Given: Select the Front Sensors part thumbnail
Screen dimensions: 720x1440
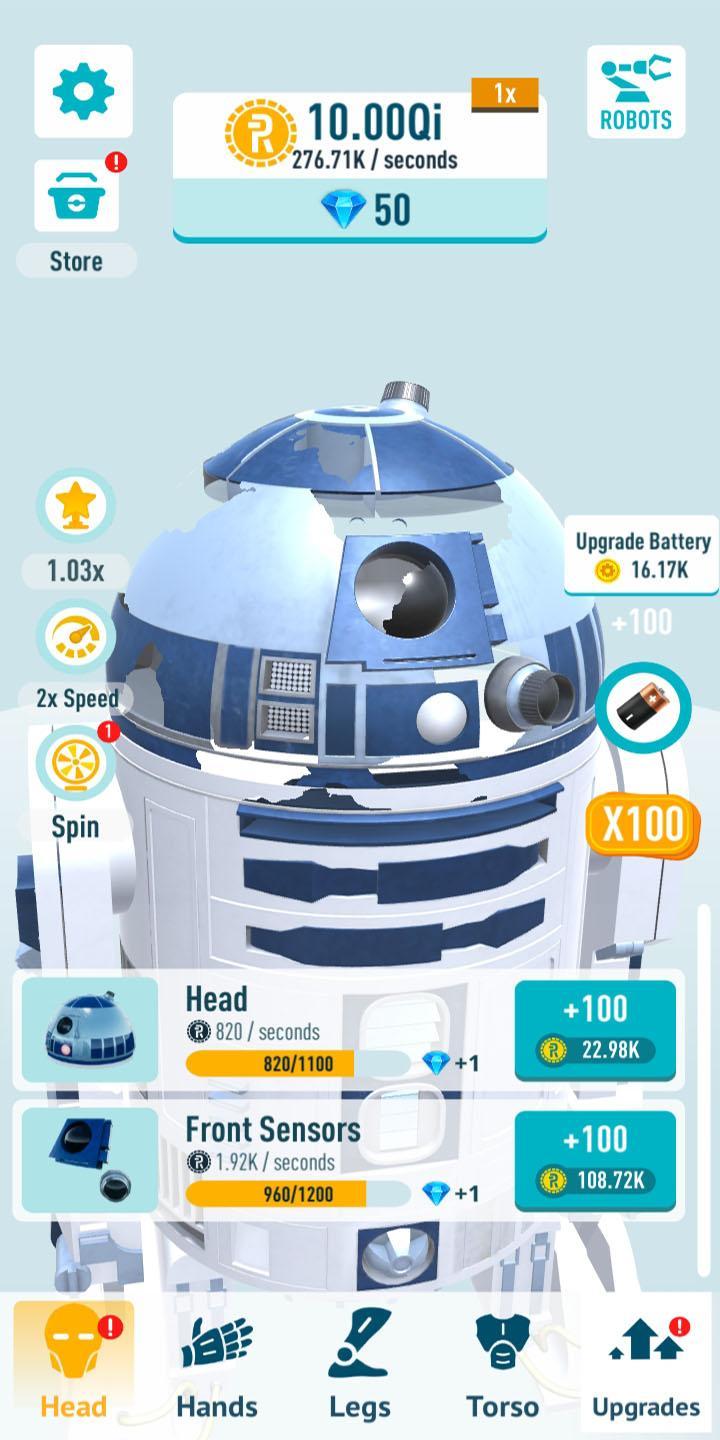Looking at the screenshot, I should coord(90,1160).
